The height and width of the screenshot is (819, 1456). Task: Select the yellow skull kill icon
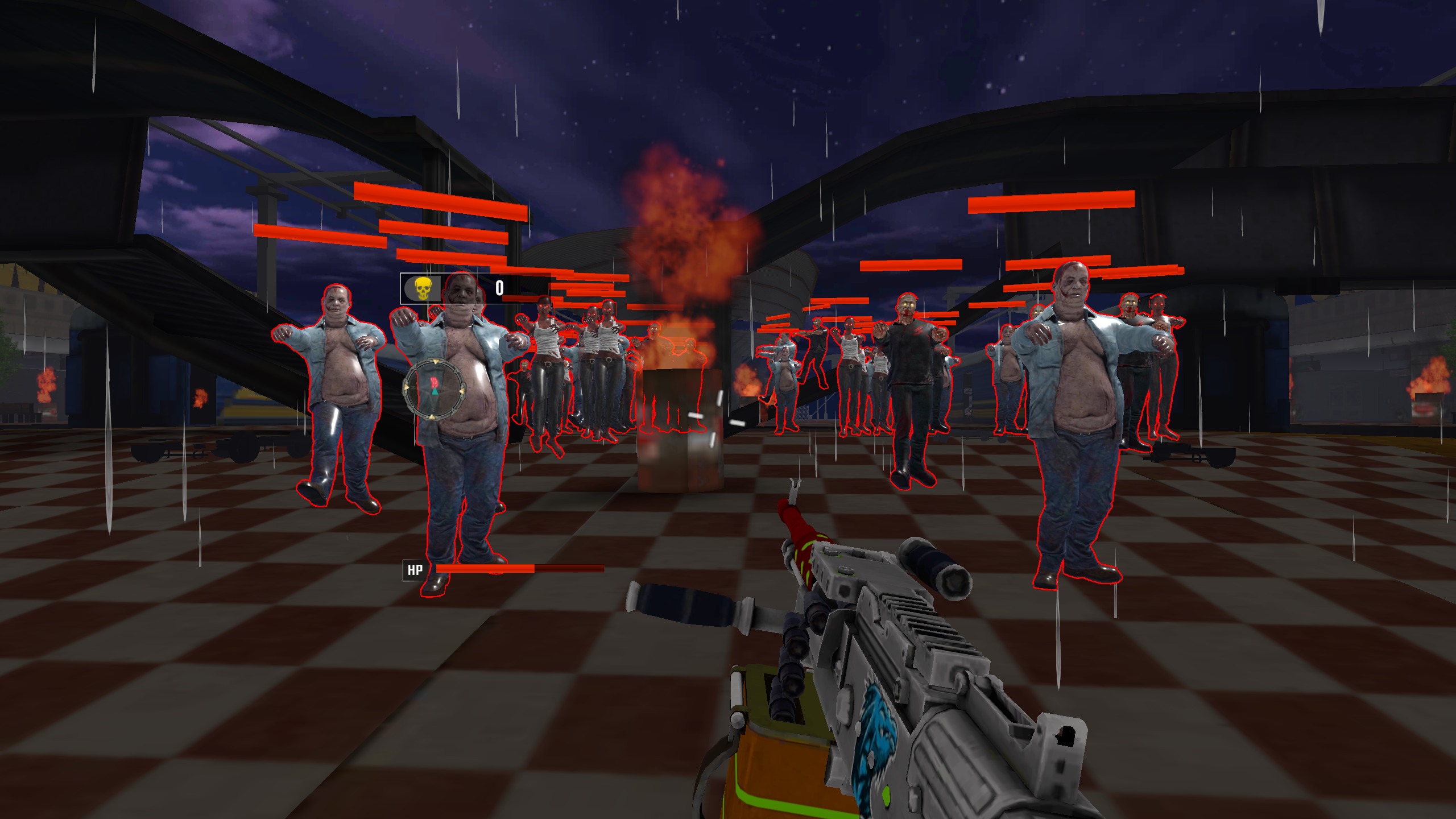421,289
